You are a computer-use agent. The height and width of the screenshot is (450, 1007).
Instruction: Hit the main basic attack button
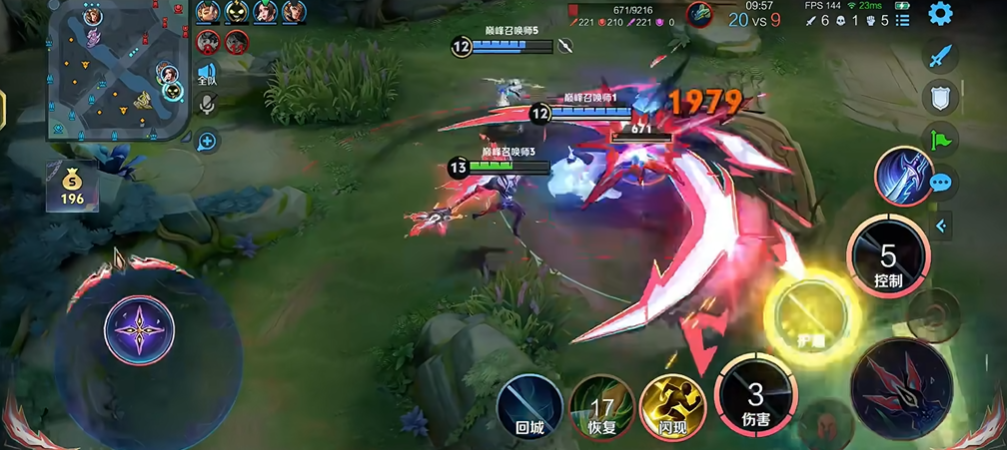pyautogui.click(x=900, y=387)
